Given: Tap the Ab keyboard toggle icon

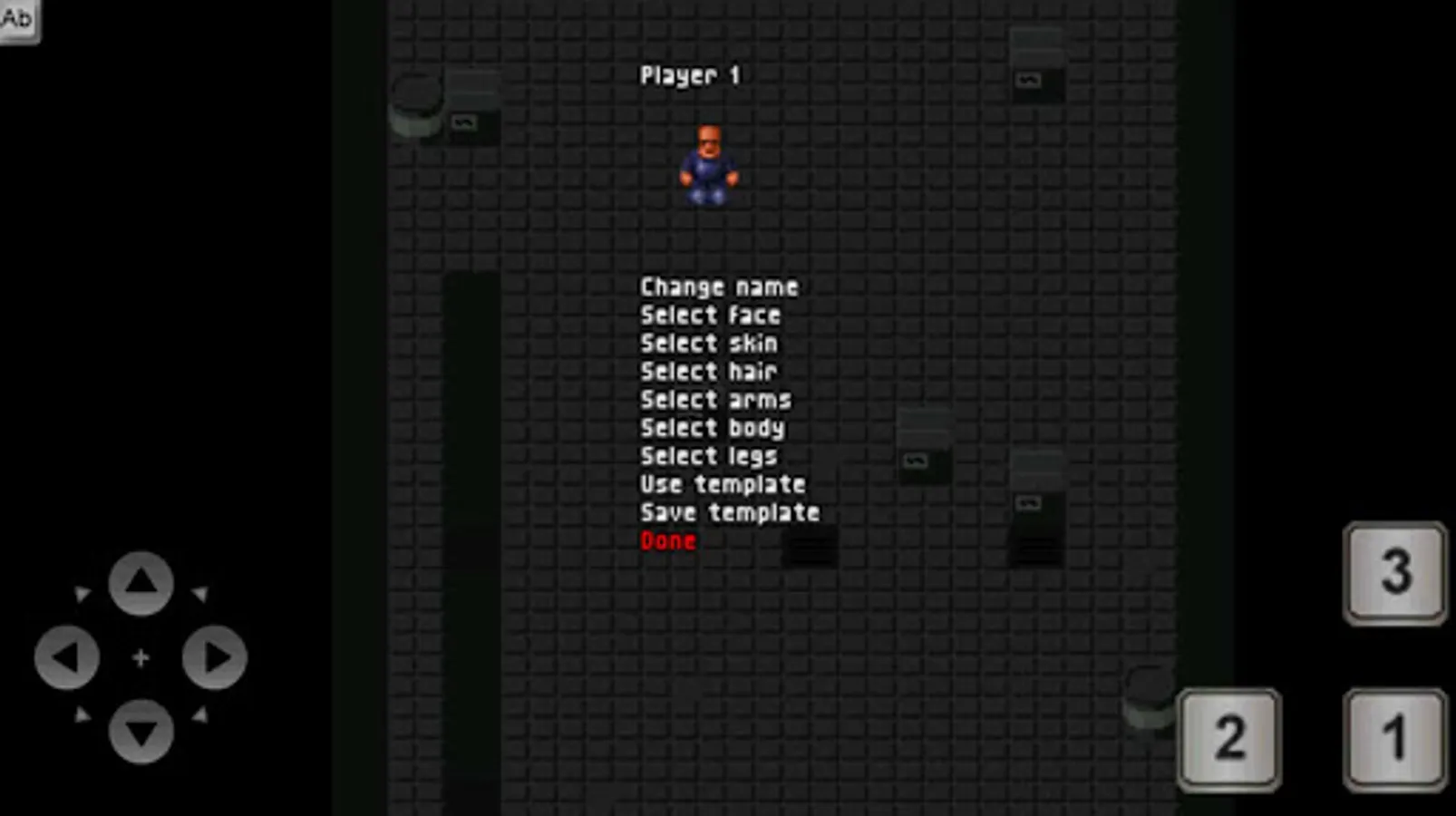Looking at the screenshot, I should (x=18, y=18).
